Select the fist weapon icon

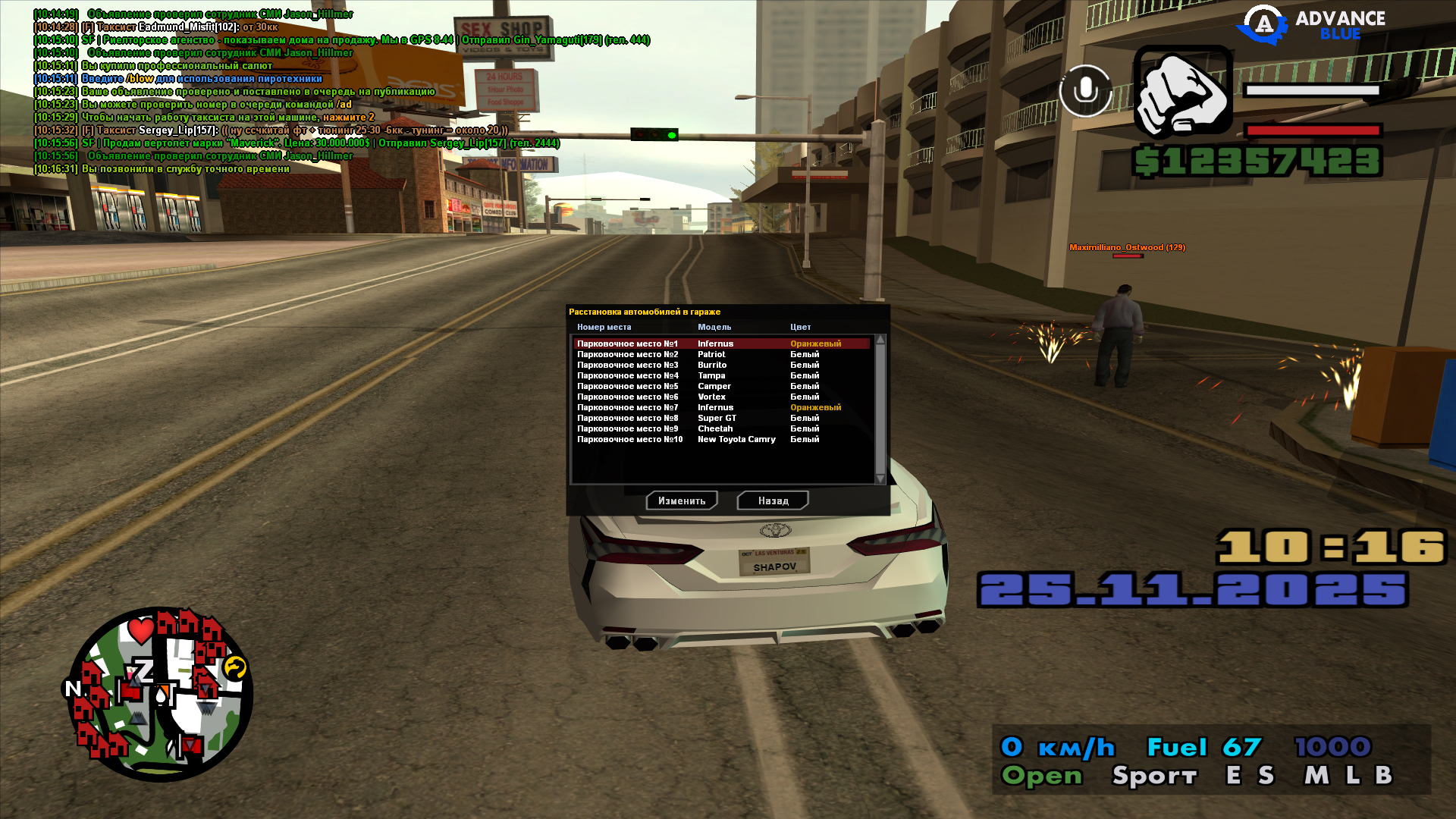pos(1183,93)
